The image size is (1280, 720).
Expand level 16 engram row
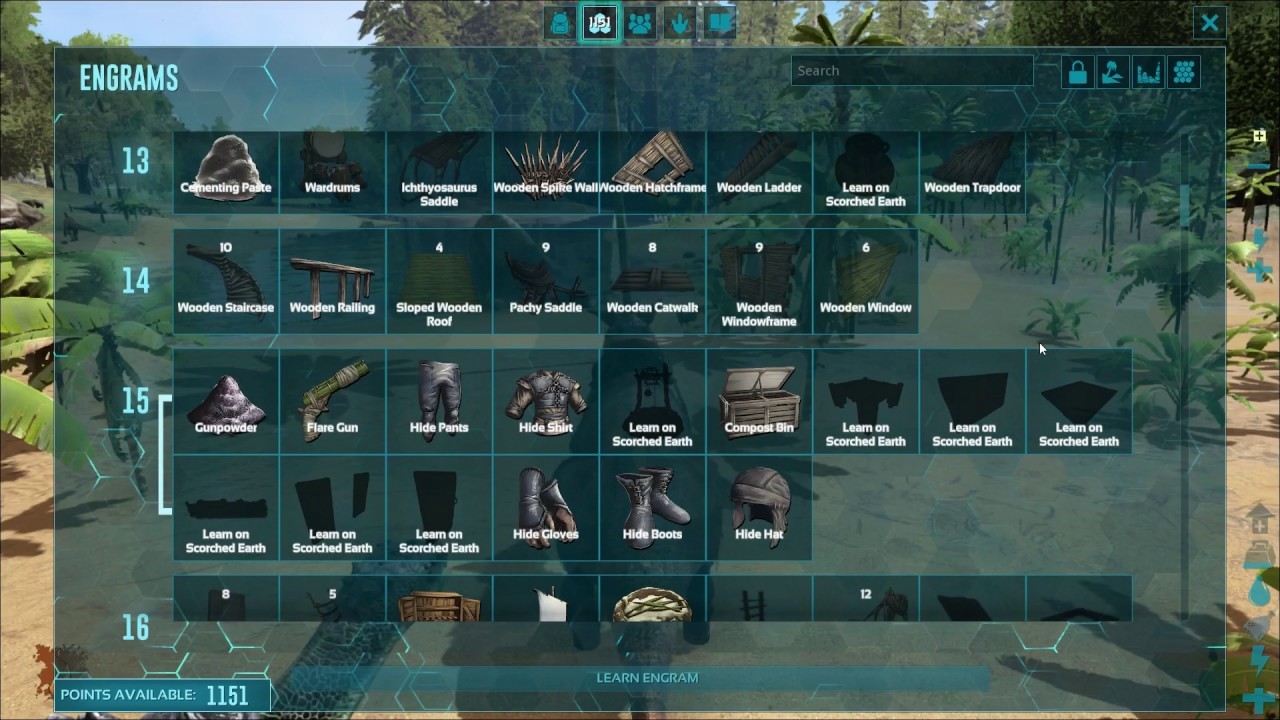pyautogui.click(x=135, y=627)
